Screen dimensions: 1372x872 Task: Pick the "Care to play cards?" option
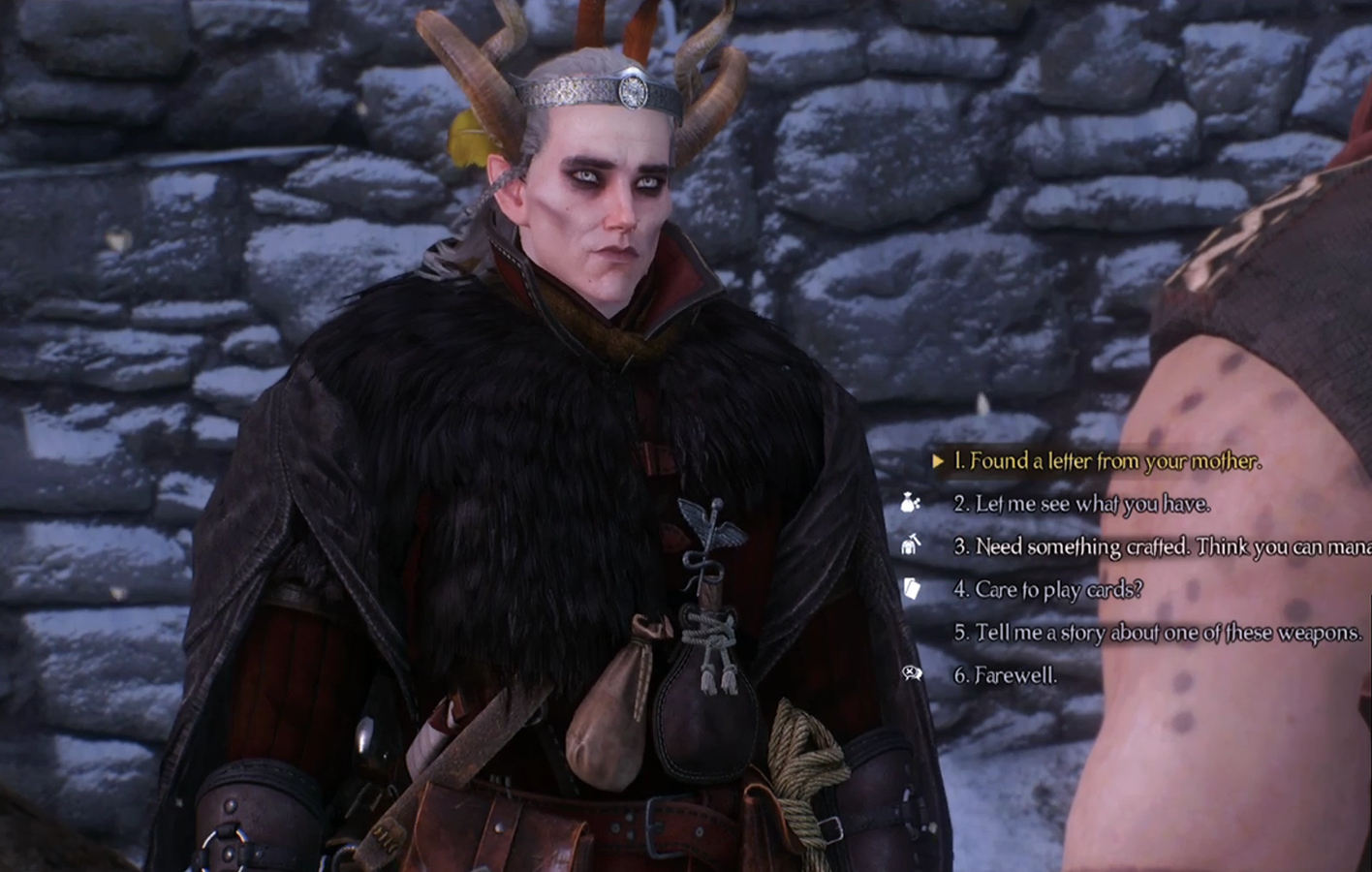[x=1047, y=590]
